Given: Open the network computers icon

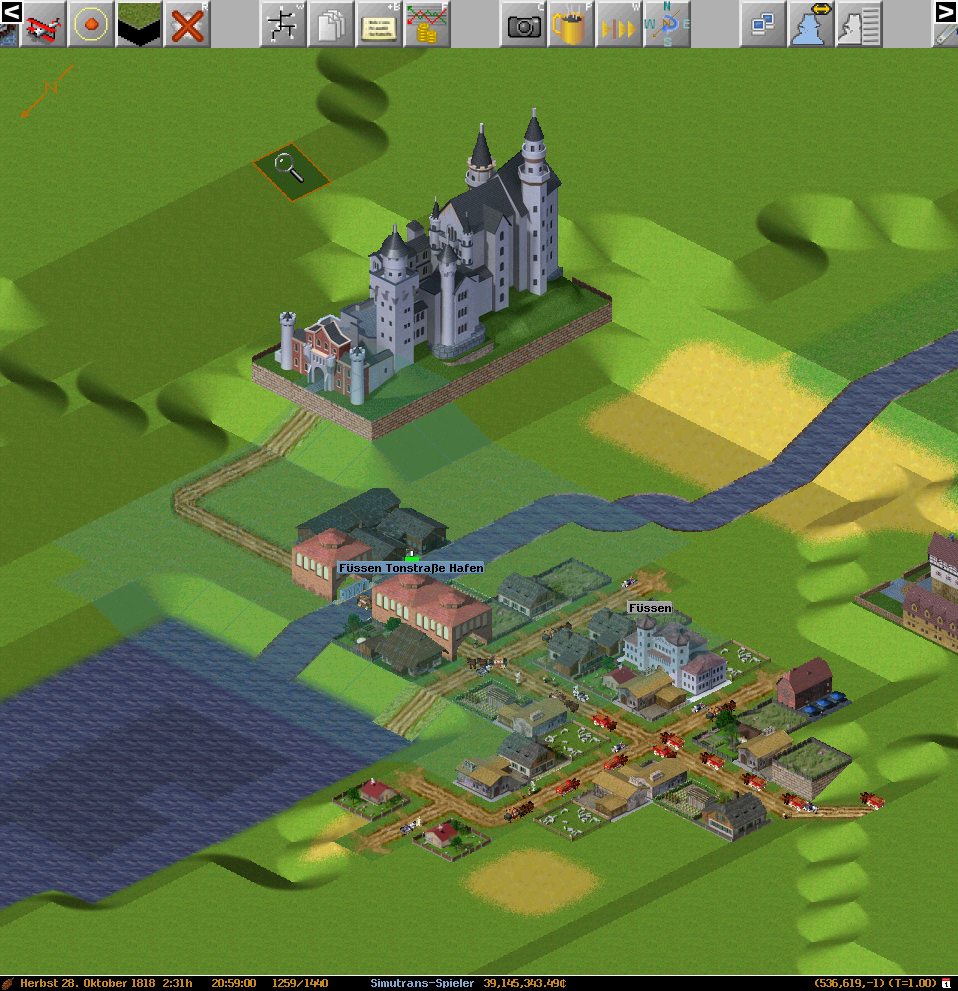Looking at the screenshot, I should point(763,25).
